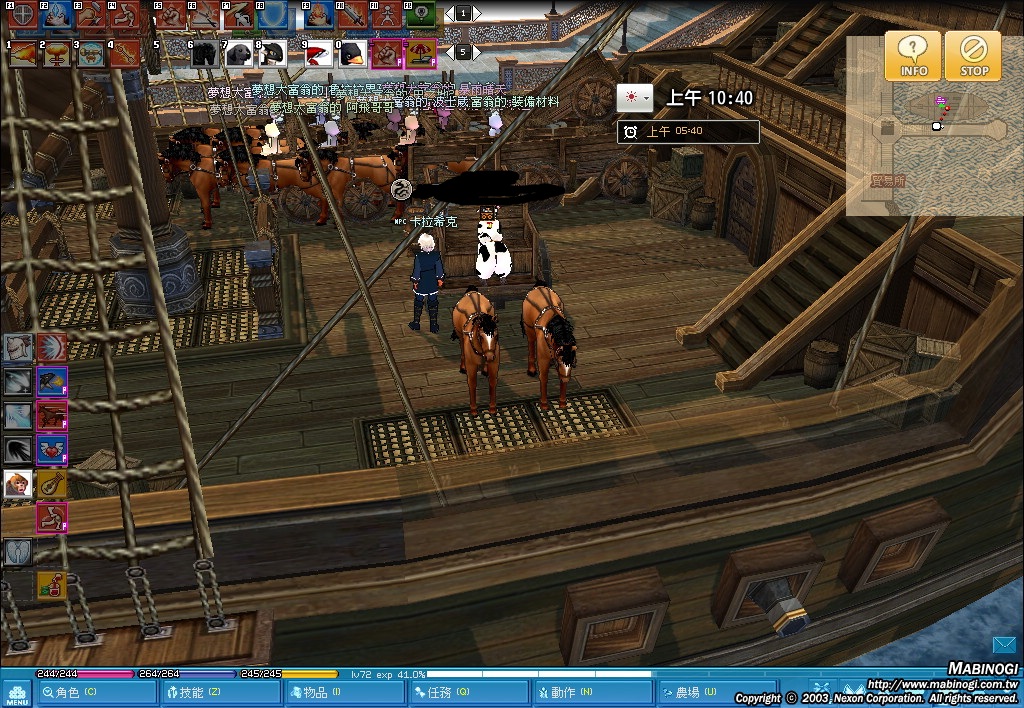Use the winged heart skill icon
The height and width of the screenshot is (708, 1024).
click(x=51, y=449)
